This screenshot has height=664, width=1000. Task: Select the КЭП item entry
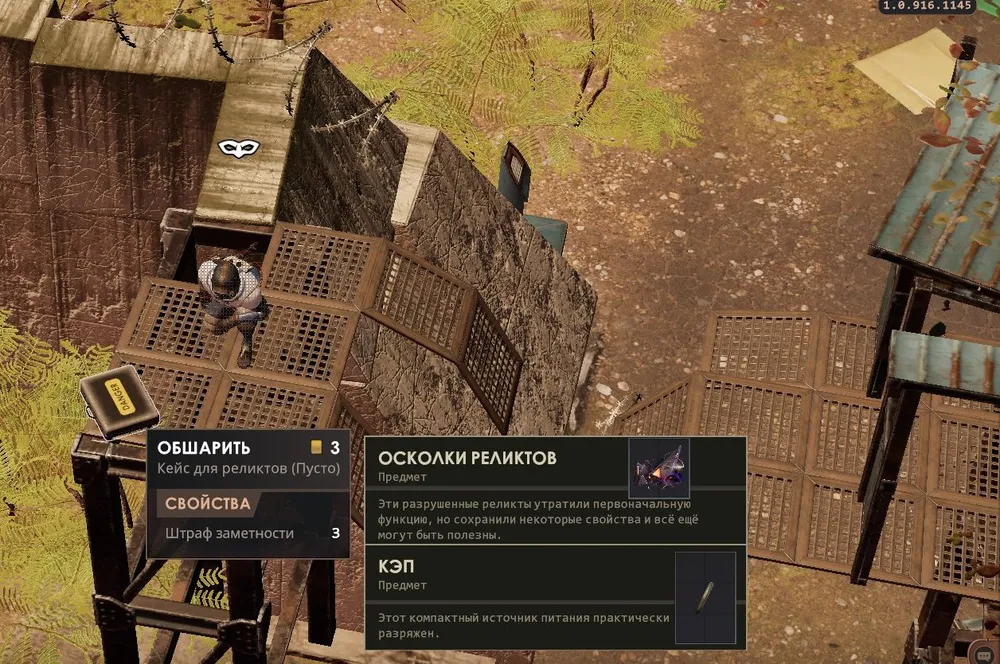pyautogui.click(x=397, y=566)
